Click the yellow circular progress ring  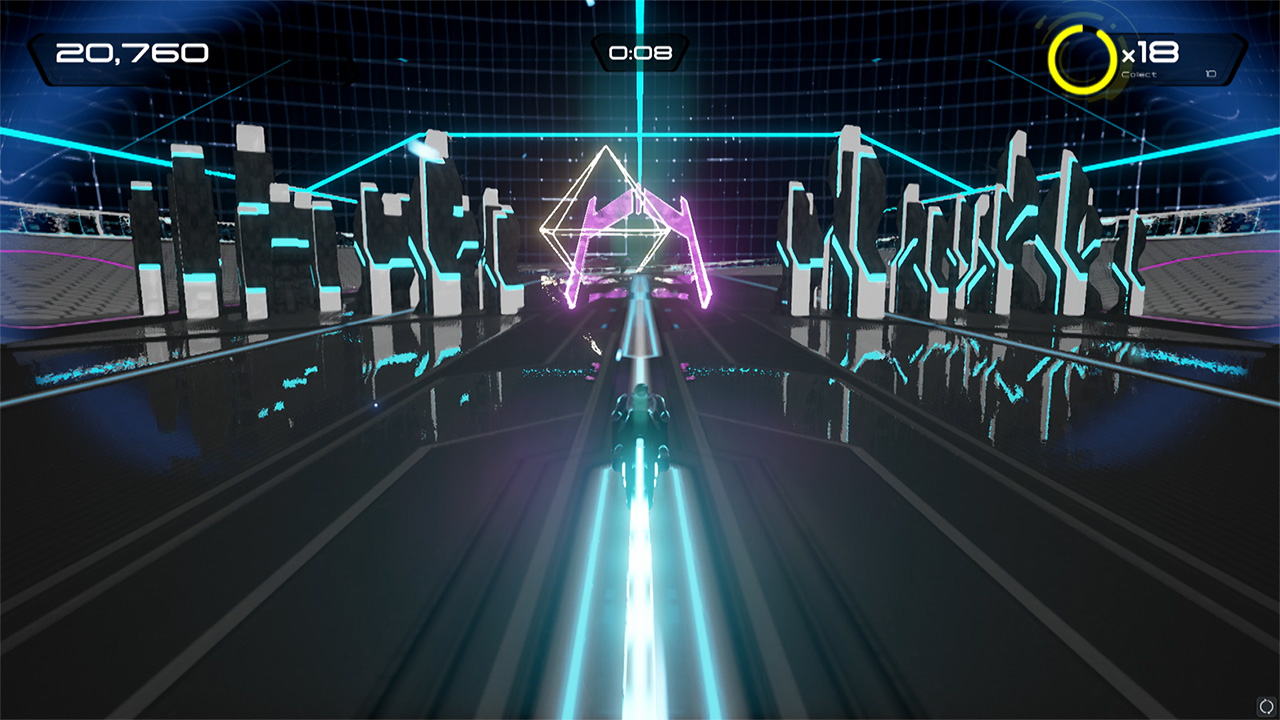(x=1078, y=55)
